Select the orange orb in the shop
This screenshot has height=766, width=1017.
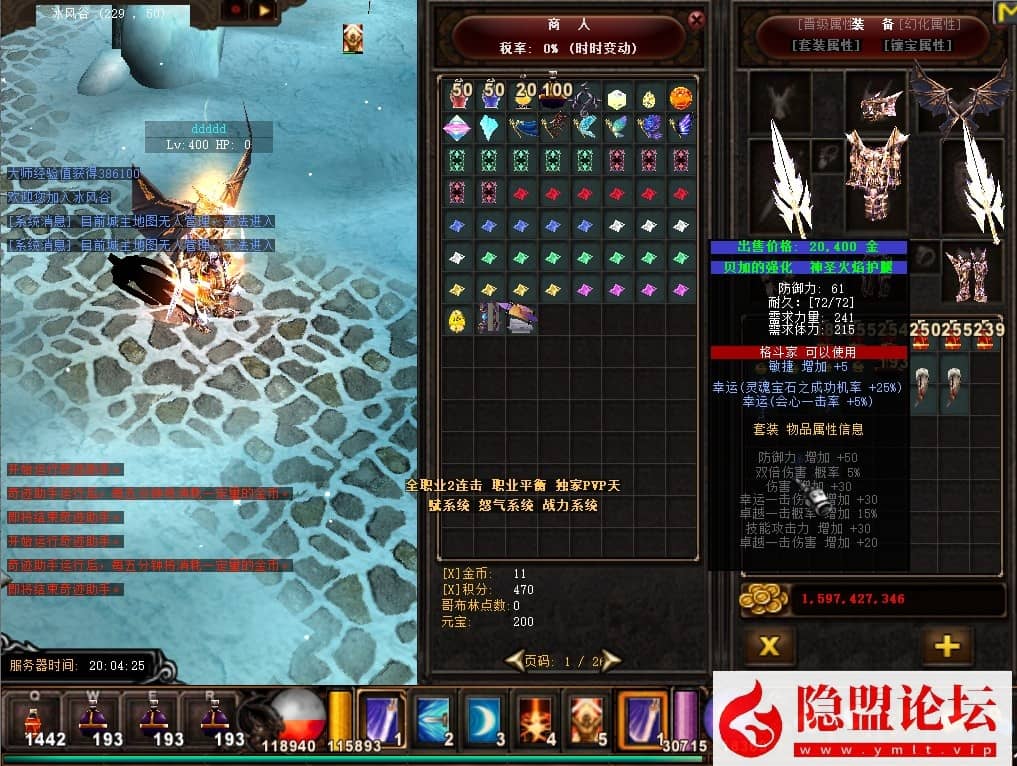click(681, 98)
